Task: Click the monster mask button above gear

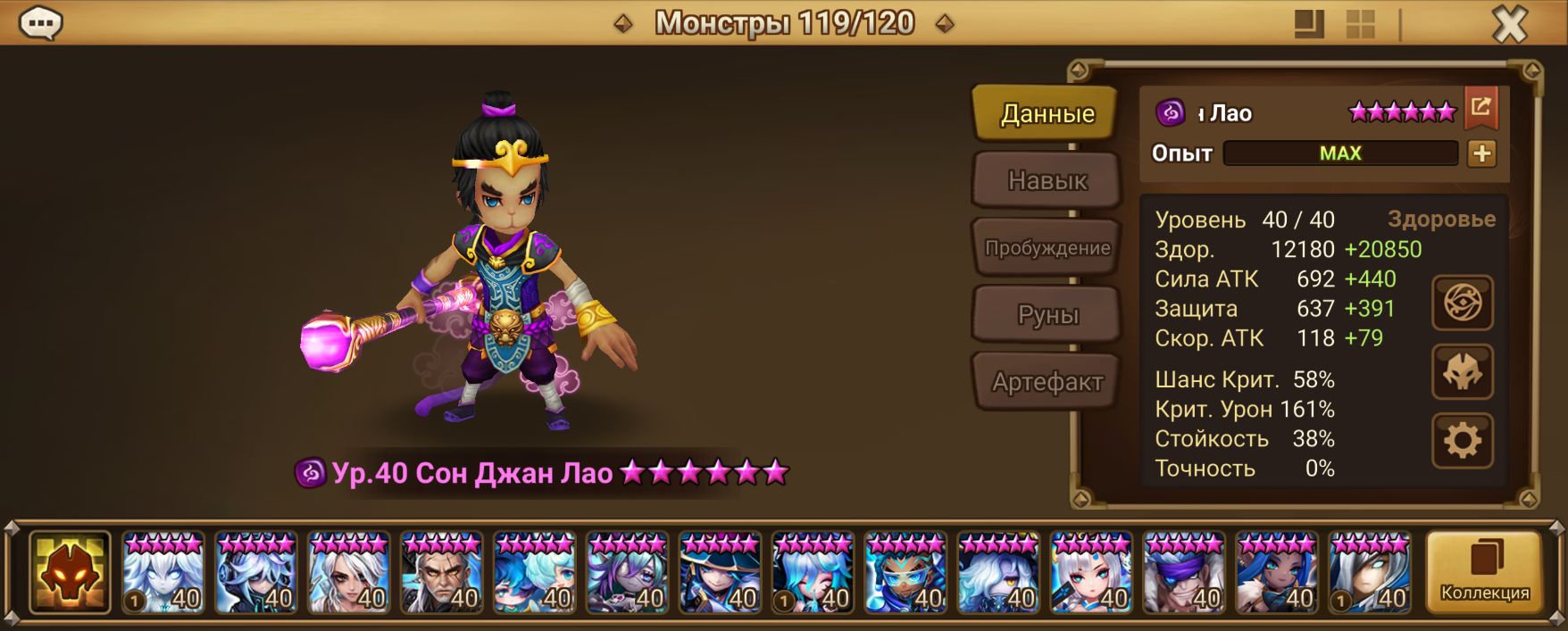Action: pyautogui.click(x=1462, y=372)
